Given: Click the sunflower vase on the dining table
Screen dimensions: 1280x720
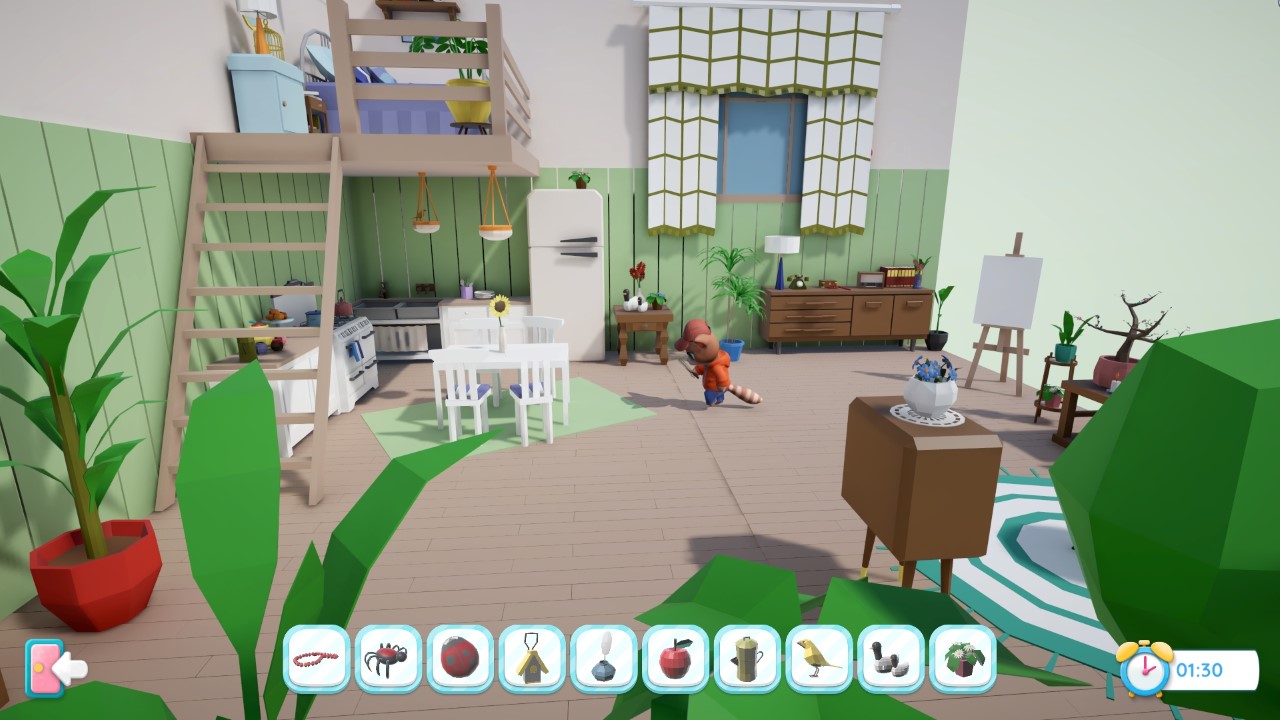Looking at the screenshot, I should coord(498,330).
